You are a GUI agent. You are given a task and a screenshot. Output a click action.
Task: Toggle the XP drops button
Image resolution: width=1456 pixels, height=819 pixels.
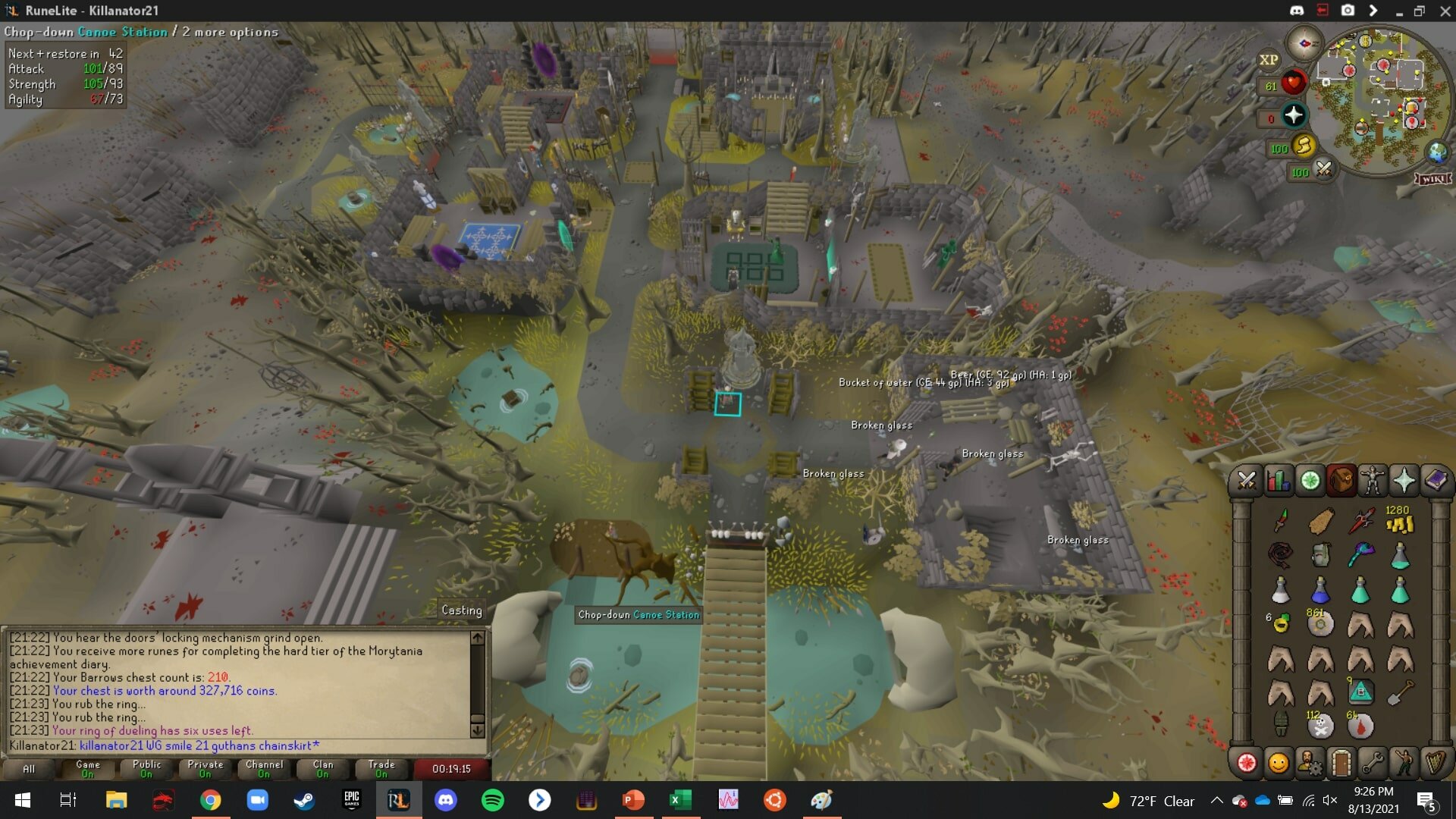(1269, 60)
